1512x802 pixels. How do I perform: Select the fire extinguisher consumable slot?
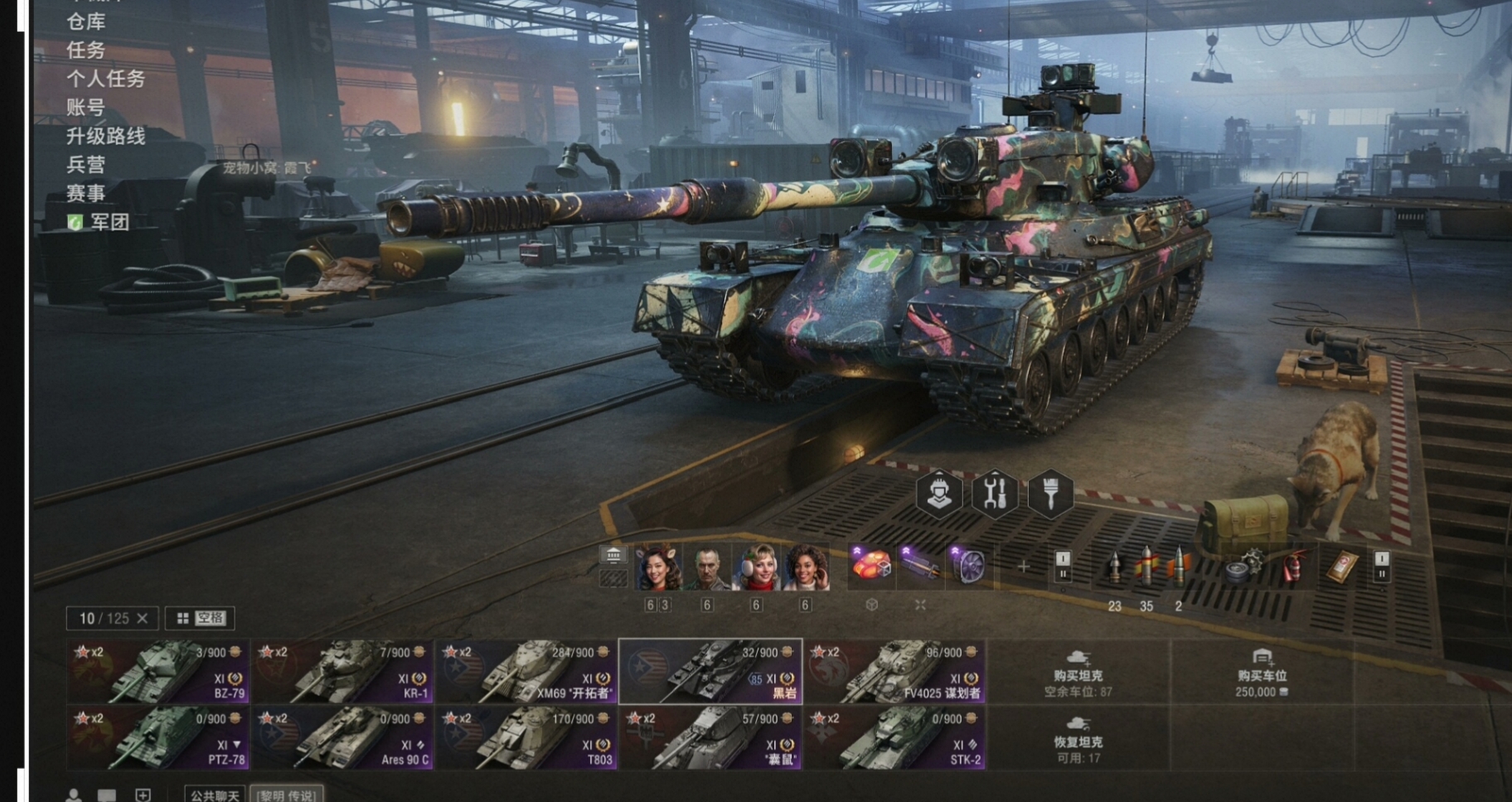pyautogui.click(x=1293, y=568)
